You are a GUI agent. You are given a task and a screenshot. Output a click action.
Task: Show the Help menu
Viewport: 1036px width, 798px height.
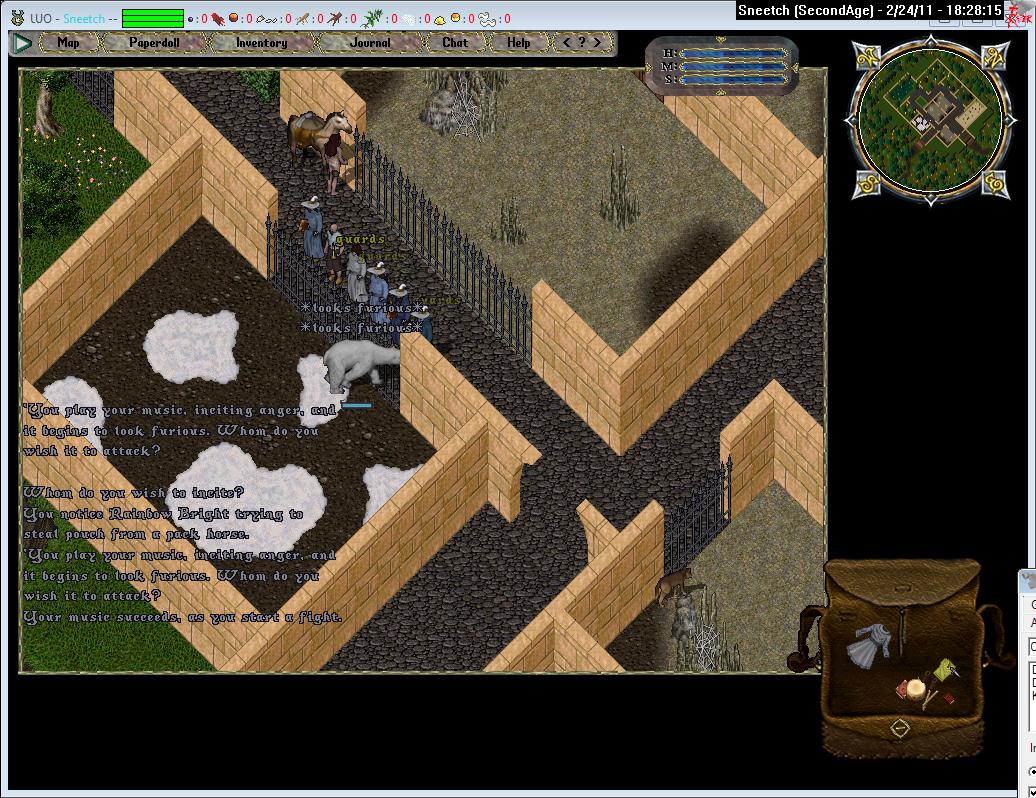518,43
